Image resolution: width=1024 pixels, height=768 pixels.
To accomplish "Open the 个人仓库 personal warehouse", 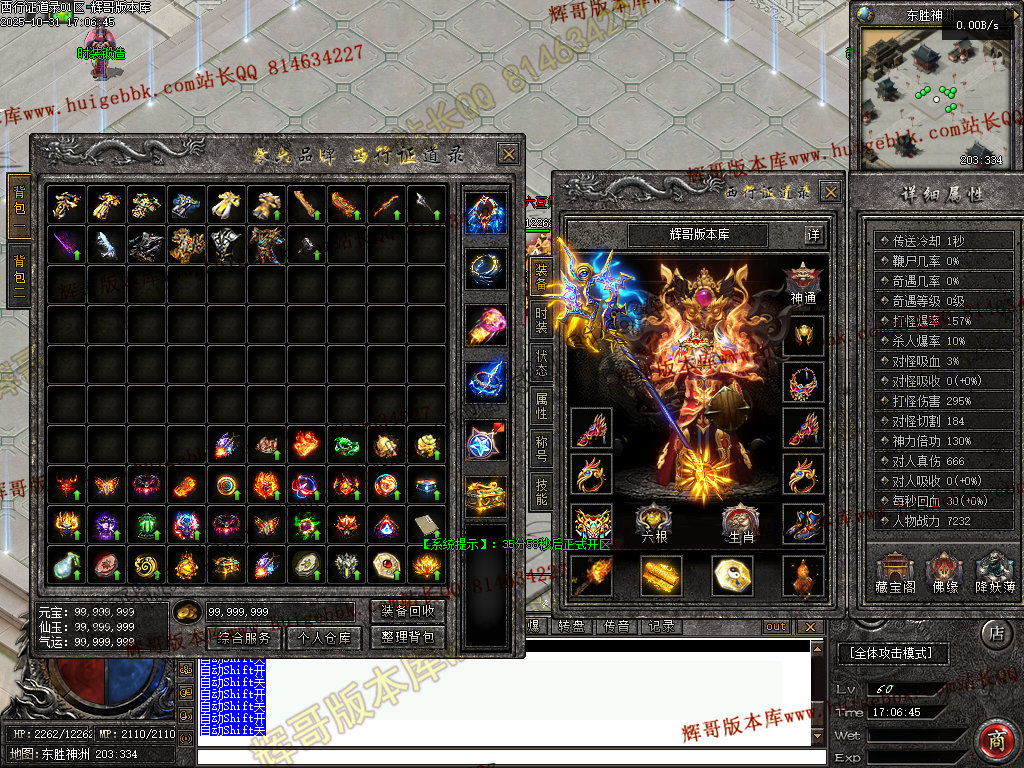I will point(323,637).
